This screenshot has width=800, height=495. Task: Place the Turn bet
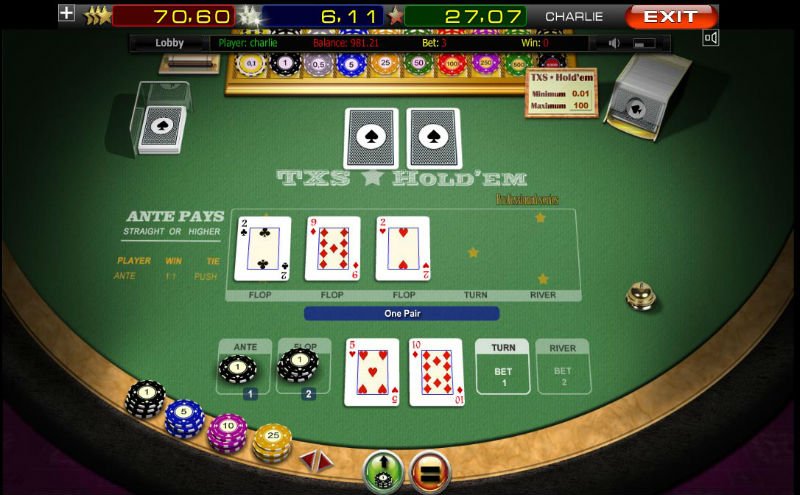[503, 366]
